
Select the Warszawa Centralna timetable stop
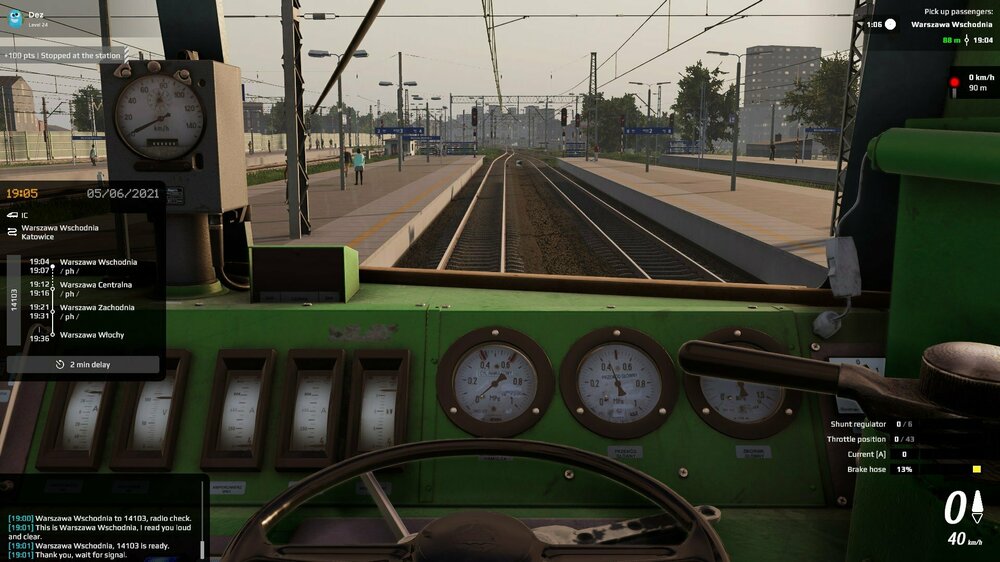(95, 285)
